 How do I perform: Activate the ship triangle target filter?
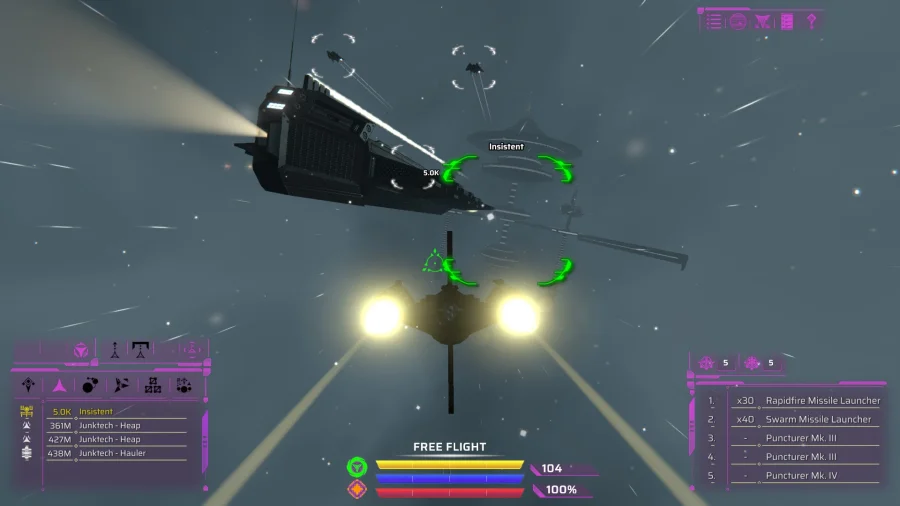pos(60,385)
